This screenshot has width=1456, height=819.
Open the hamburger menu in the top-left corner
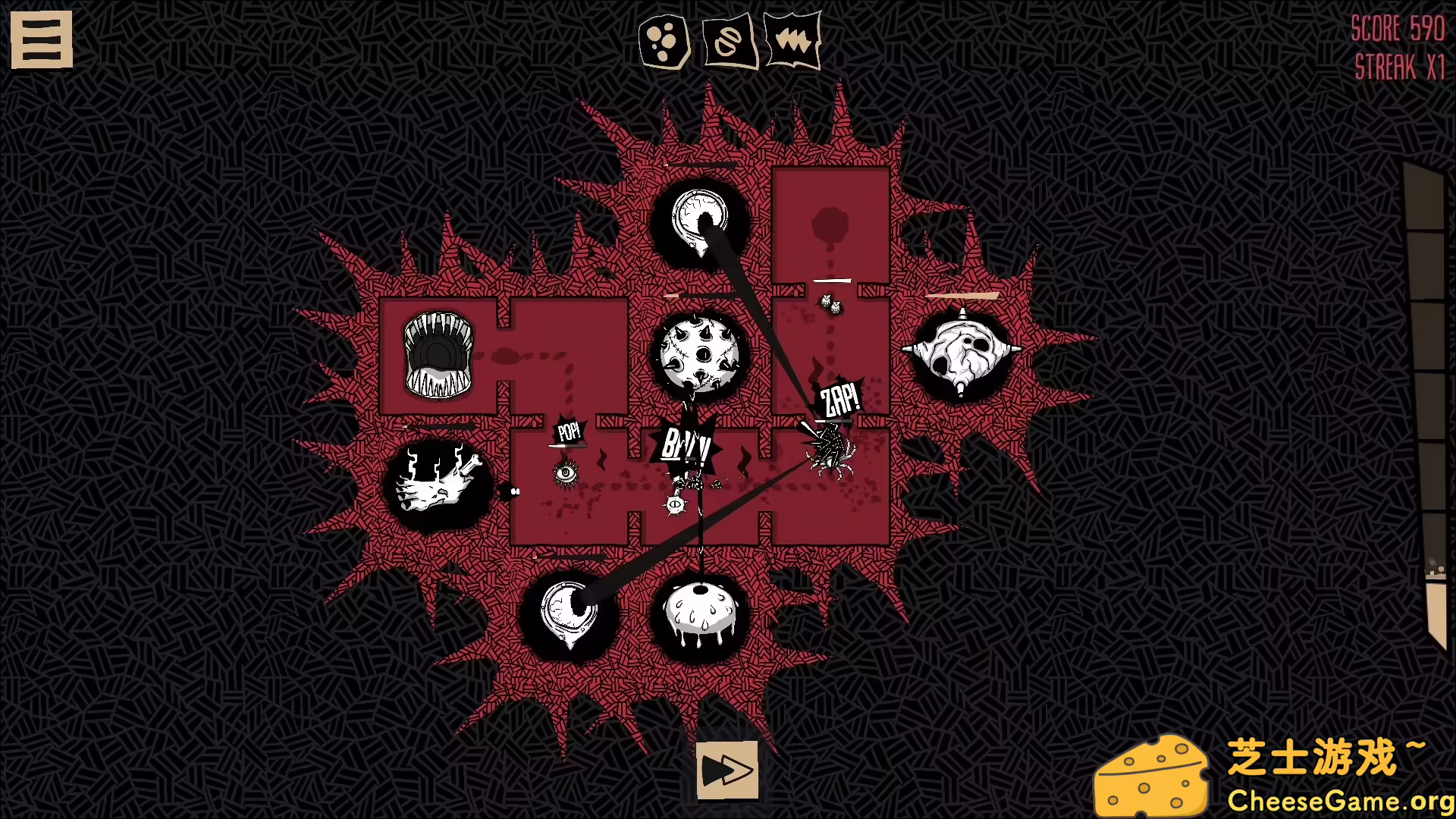click(42, 39)
